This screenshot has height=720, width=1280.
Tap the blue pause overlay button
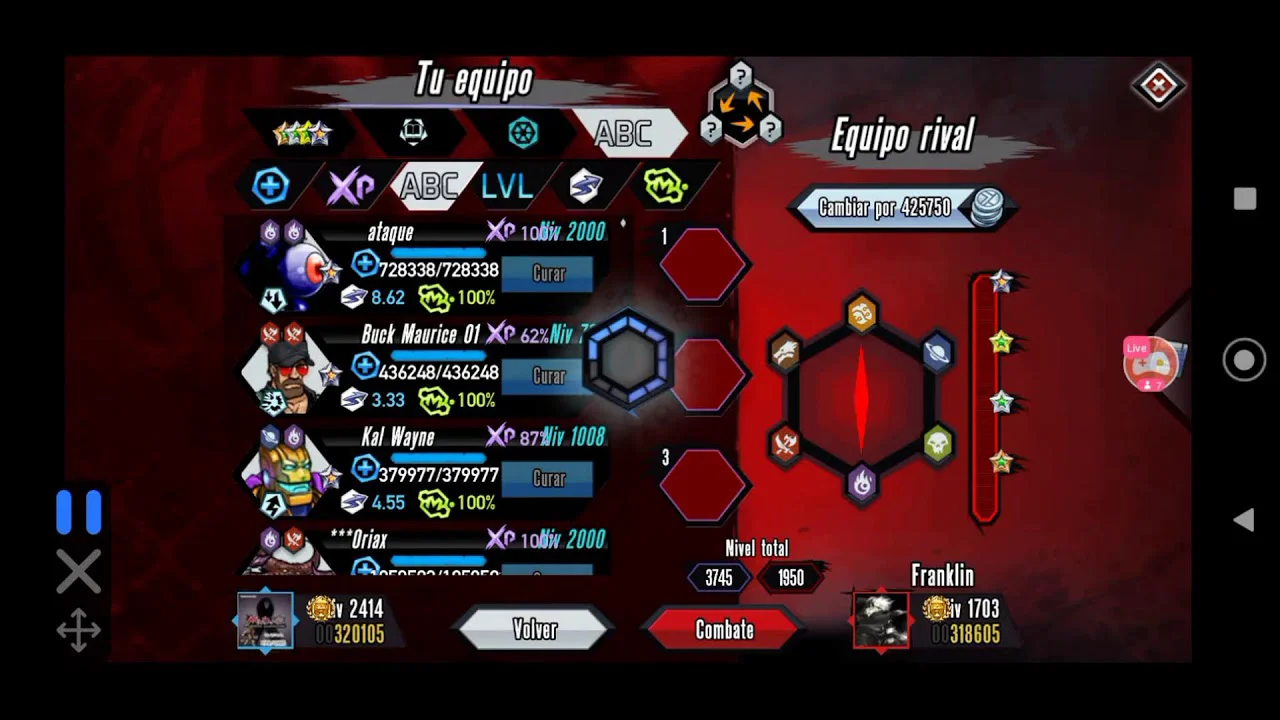pyautogui.click(x=79, y=512)
